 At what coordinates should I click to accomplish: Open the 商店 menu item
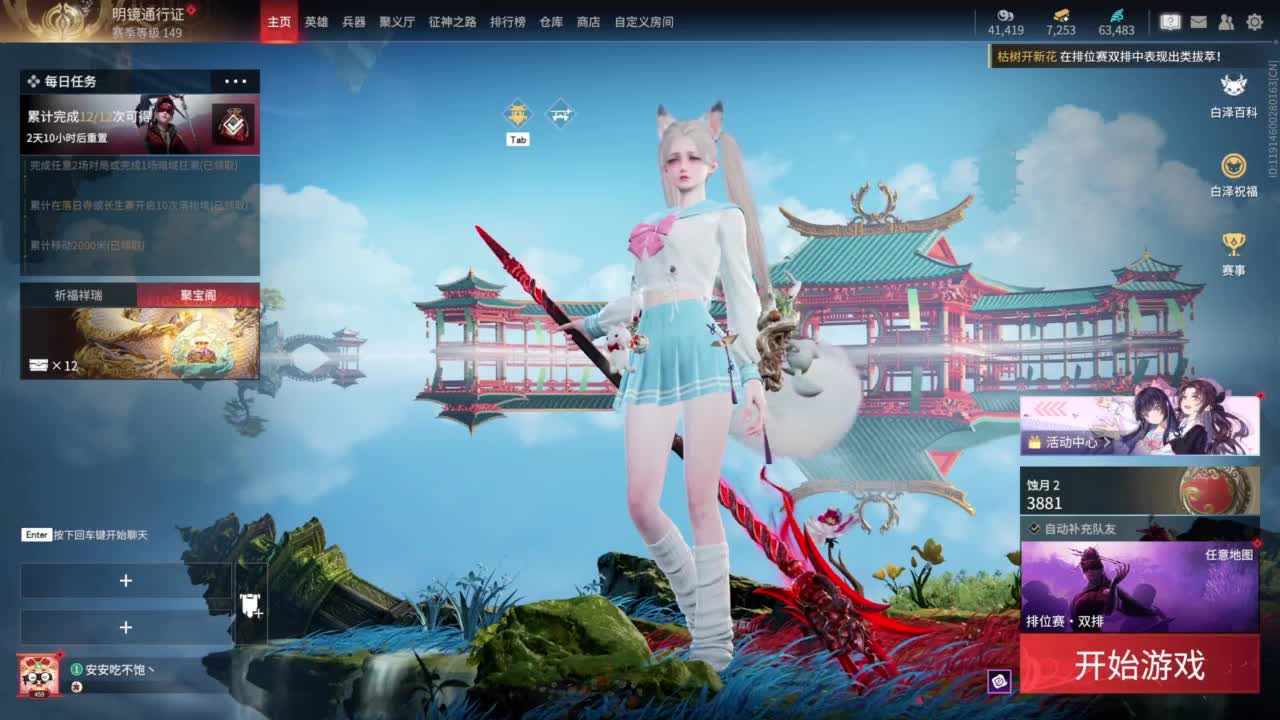588,22
